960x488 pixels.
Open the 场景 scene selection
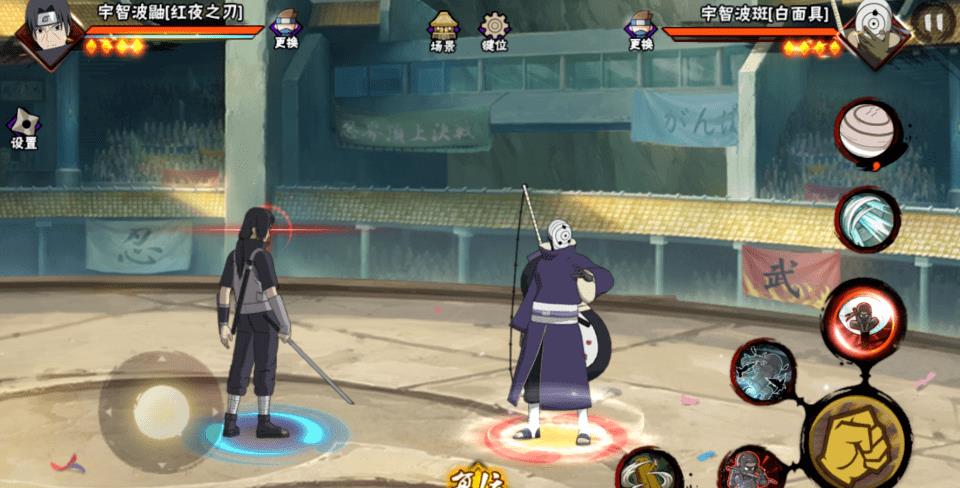[x=444, y=31]
